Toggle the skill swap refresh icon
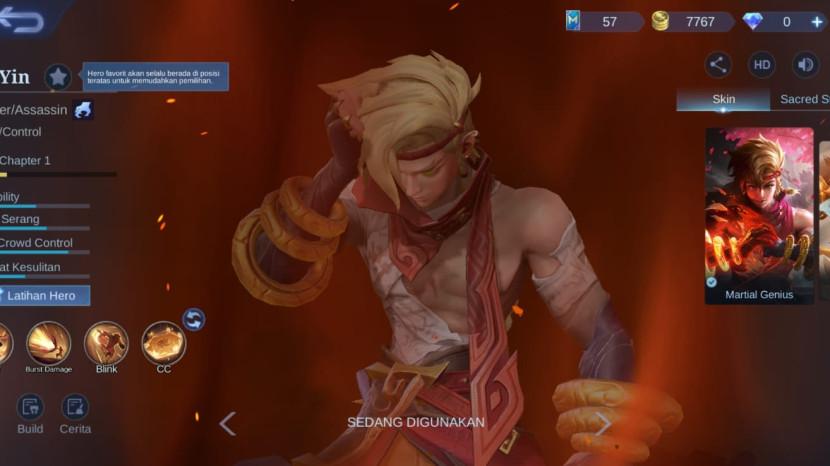This screenshot has height=466, width=830. tap(194, 319)
